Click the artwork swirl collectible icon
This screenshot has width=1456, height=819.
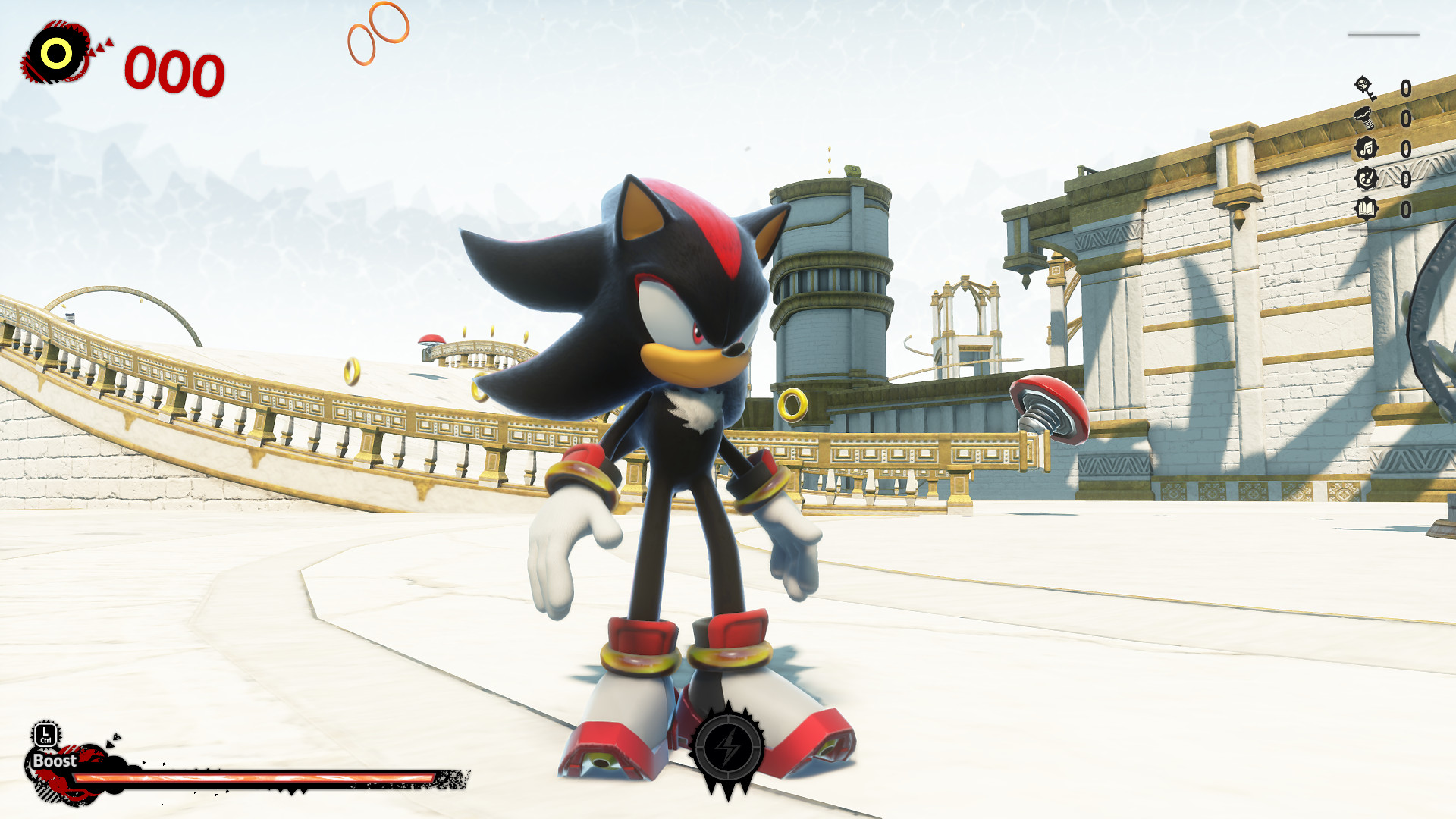click(x=1366, y=177)
